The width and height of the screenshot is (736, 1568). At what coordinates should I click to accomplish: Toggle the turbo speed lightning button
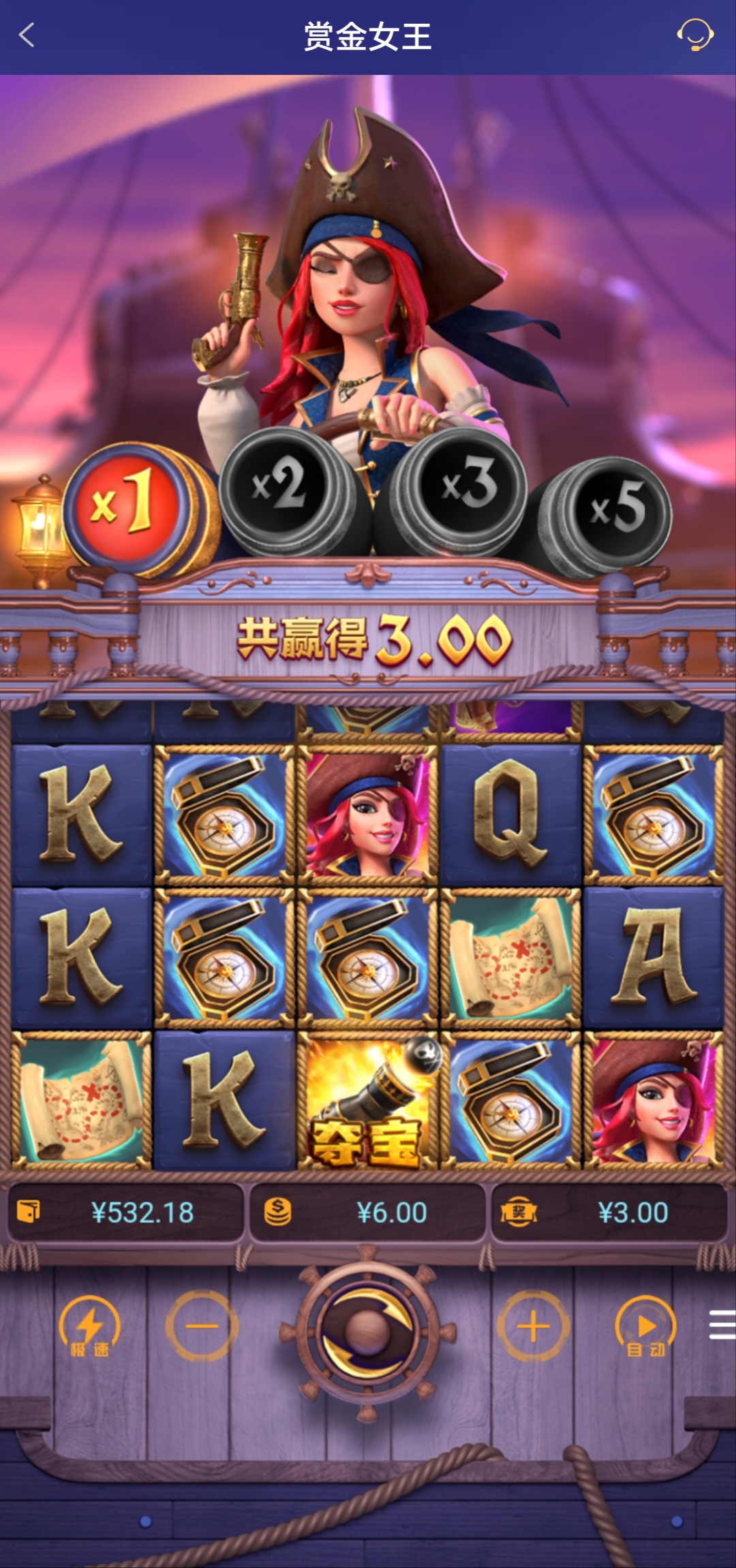tap(89, 1326)
